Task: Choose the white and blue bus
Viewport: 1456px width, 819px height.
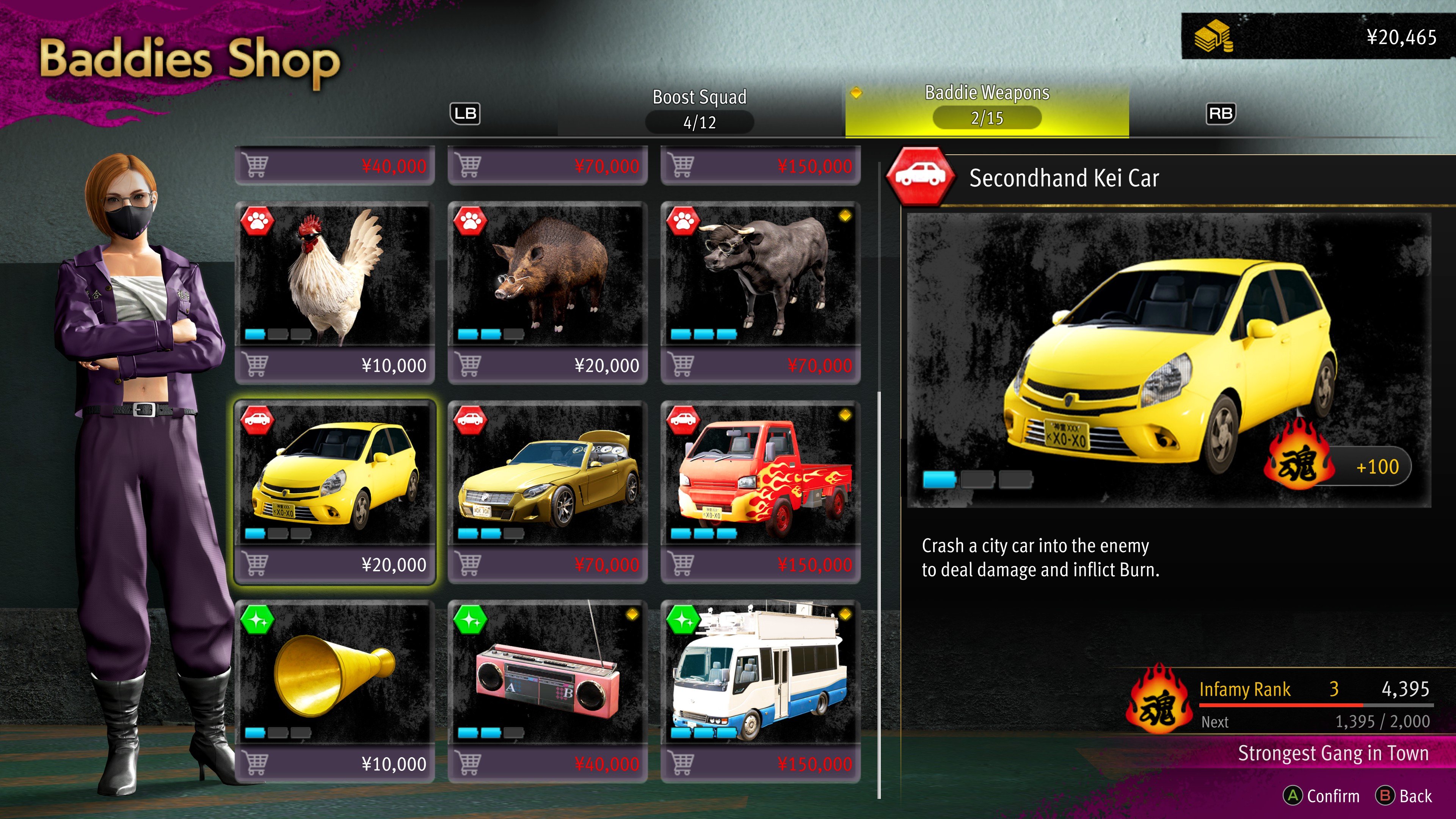Action: 760,674
